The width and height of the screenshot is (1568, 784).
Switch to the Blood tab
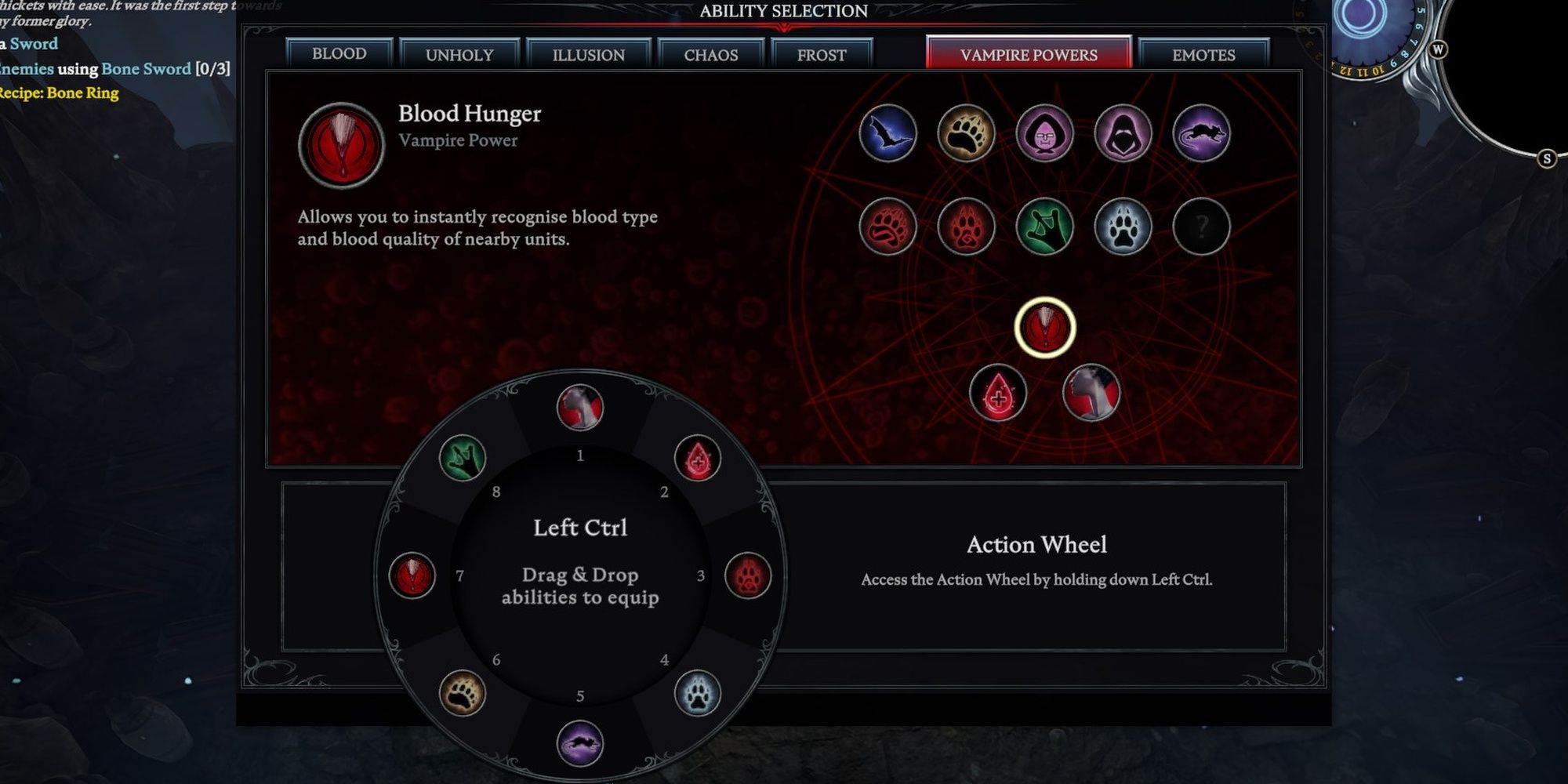(339, 55)
